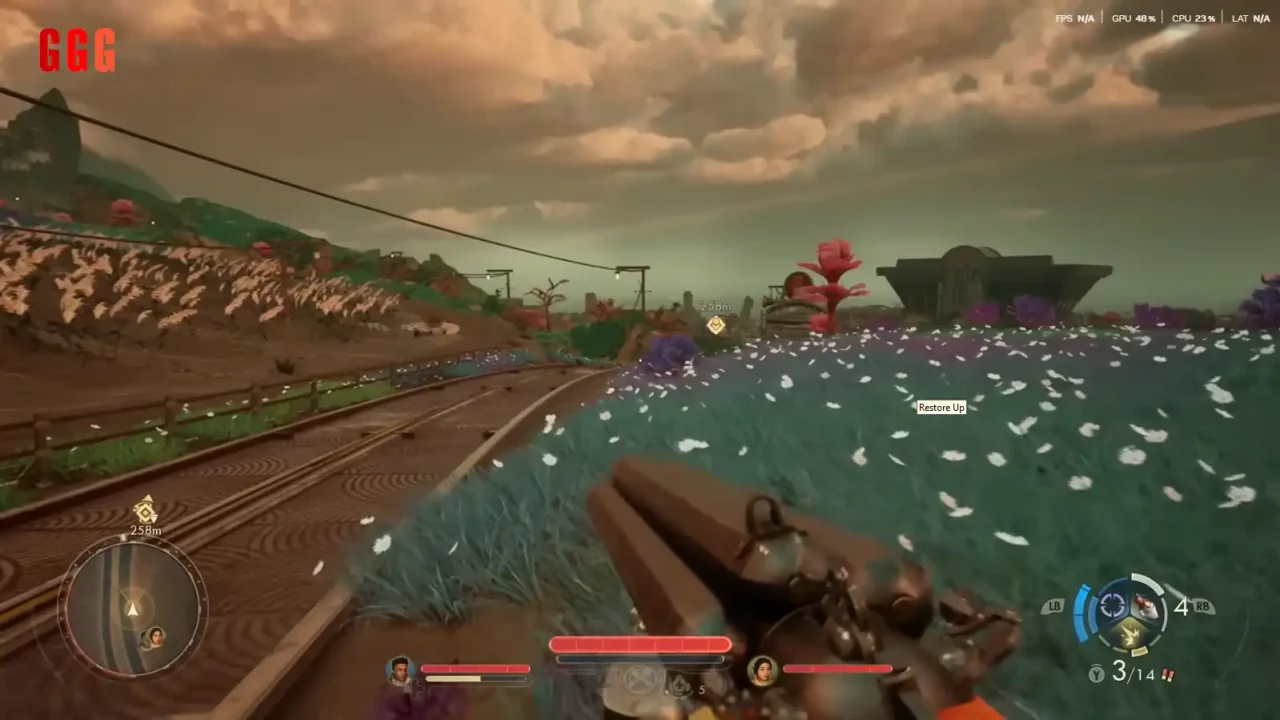Activate the crosshair ability in the wheel
The image size is (1280, 720).
1112,605
